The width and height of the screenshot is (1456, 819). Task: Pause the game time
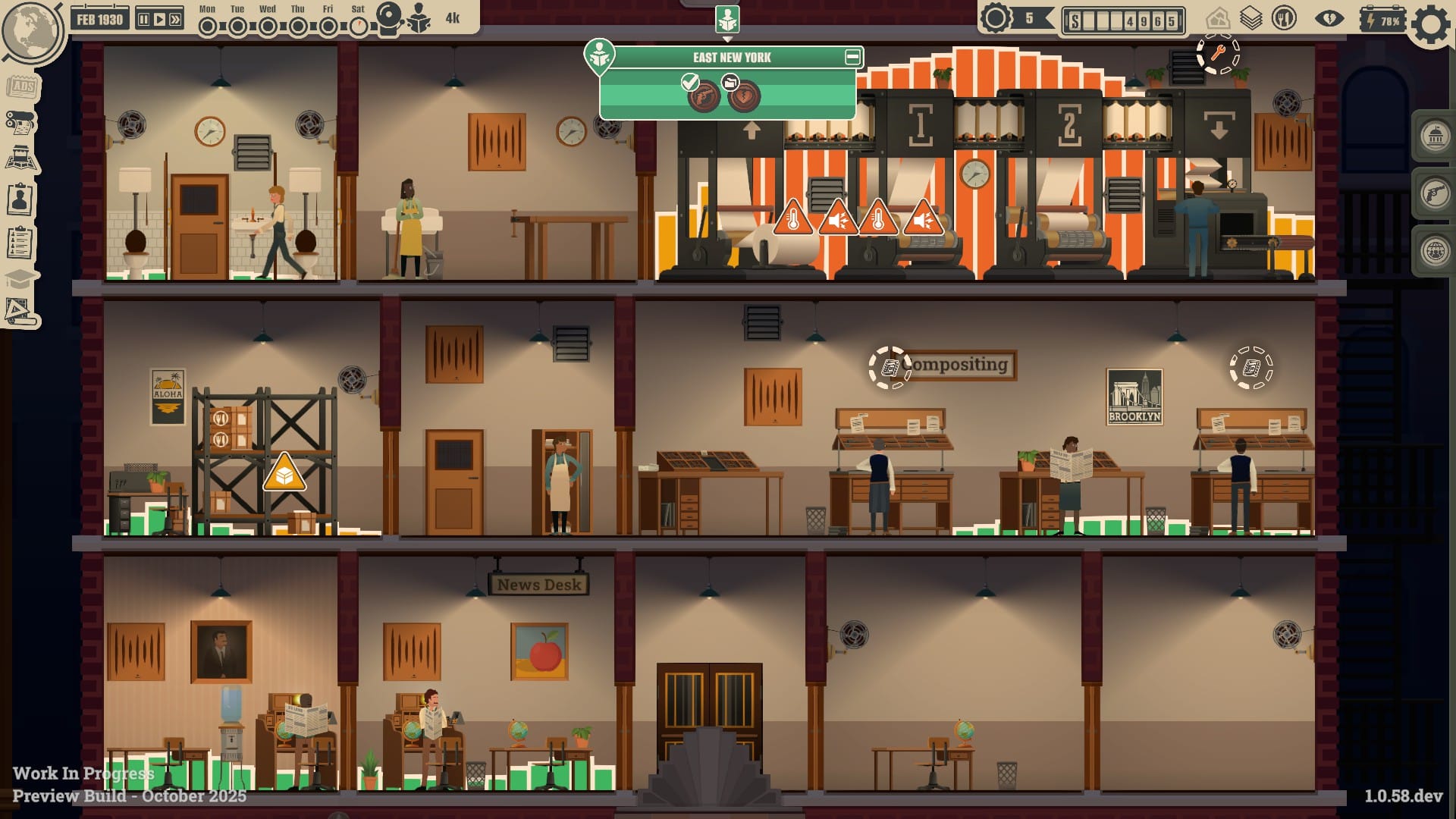pos(143,19)
